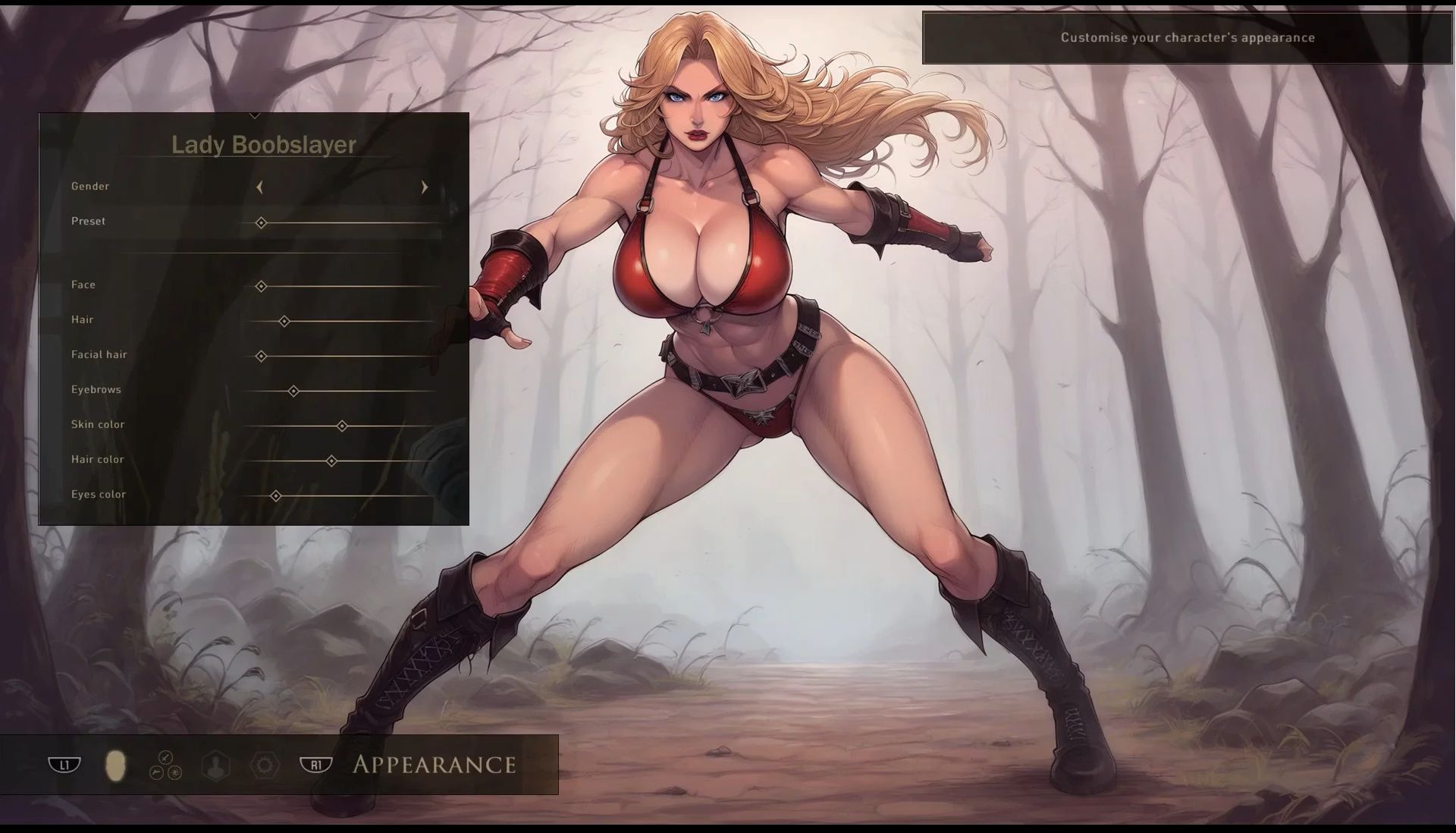Switch to the three-circle skills tab
The width and height of the screenshot is (1456, 833).
click(x=165, y=765)
